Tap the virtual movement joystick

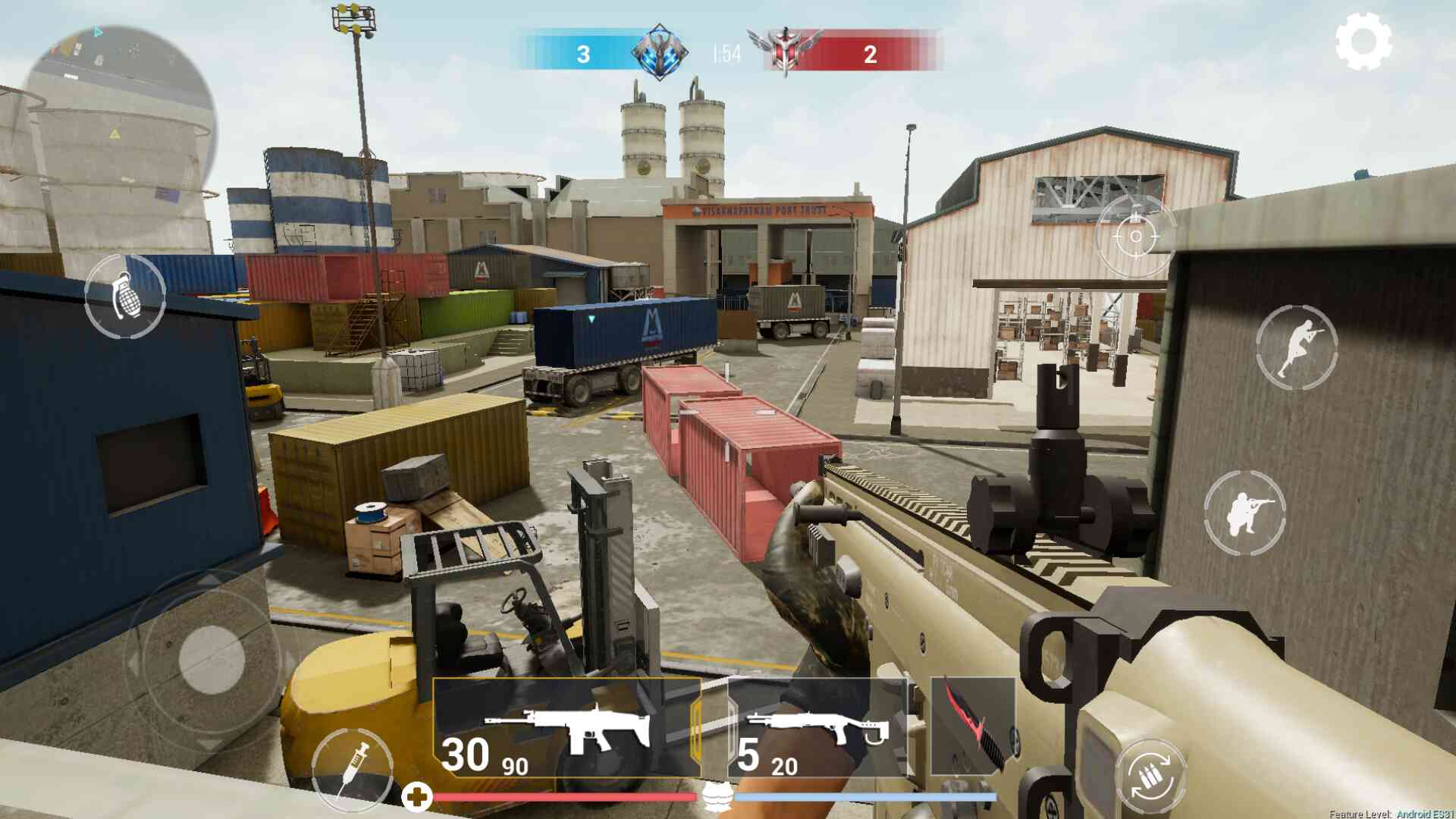(212, 658)
